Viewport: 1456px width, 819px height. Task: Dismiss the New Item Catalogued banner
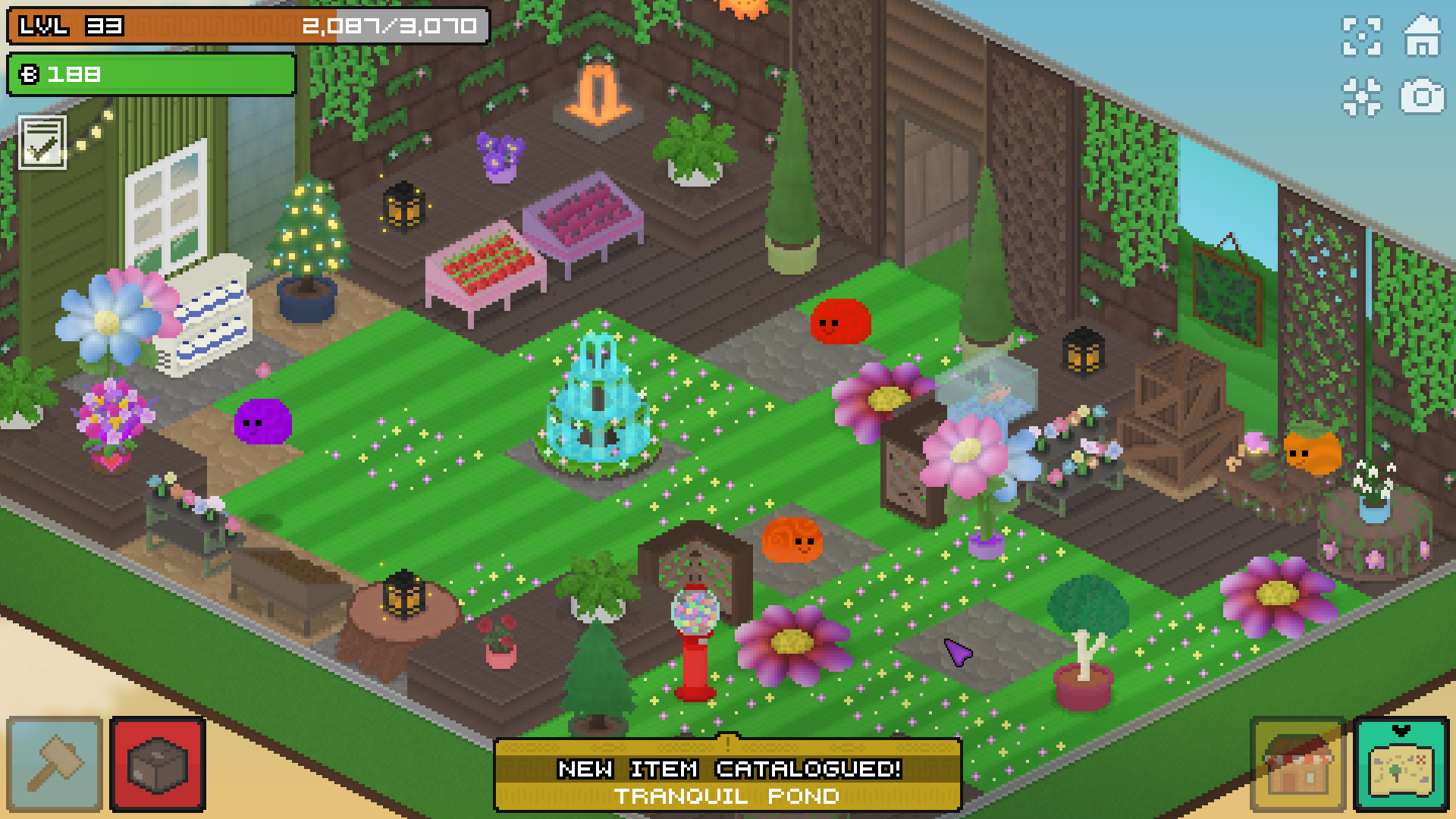728,770
